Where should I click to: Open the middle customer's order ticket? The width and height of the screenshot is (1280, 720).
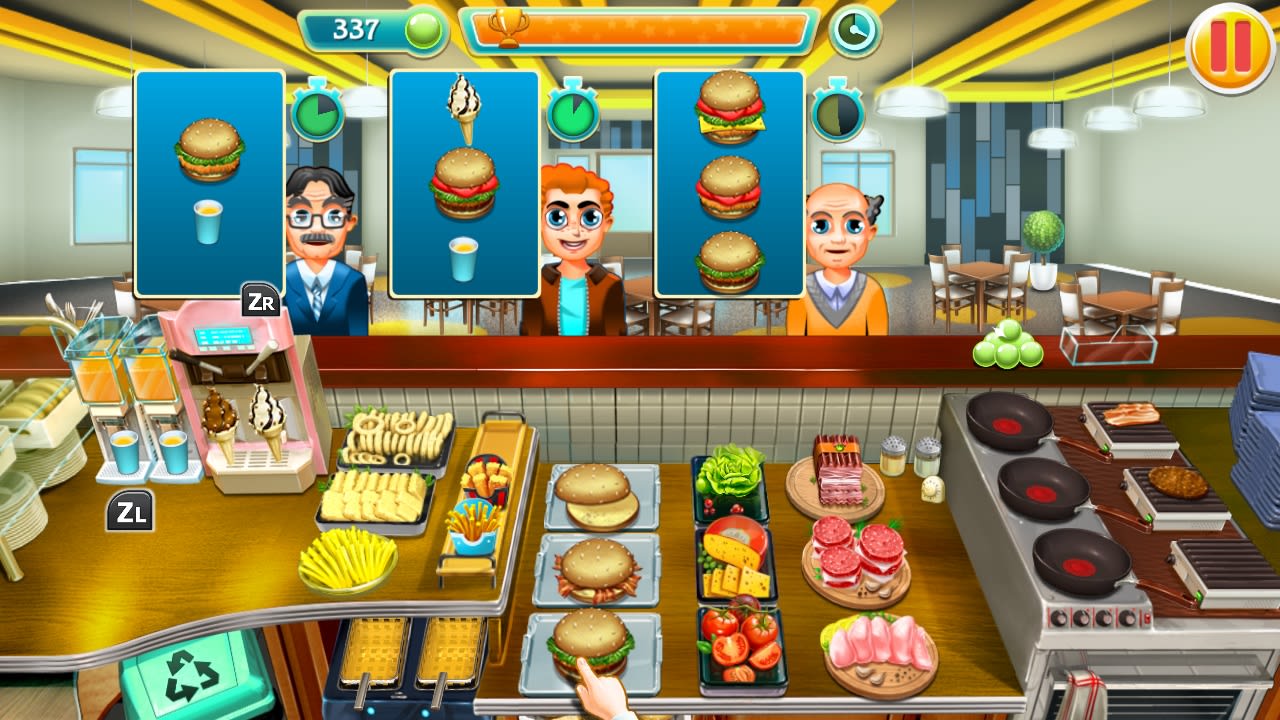click(464, 180)
